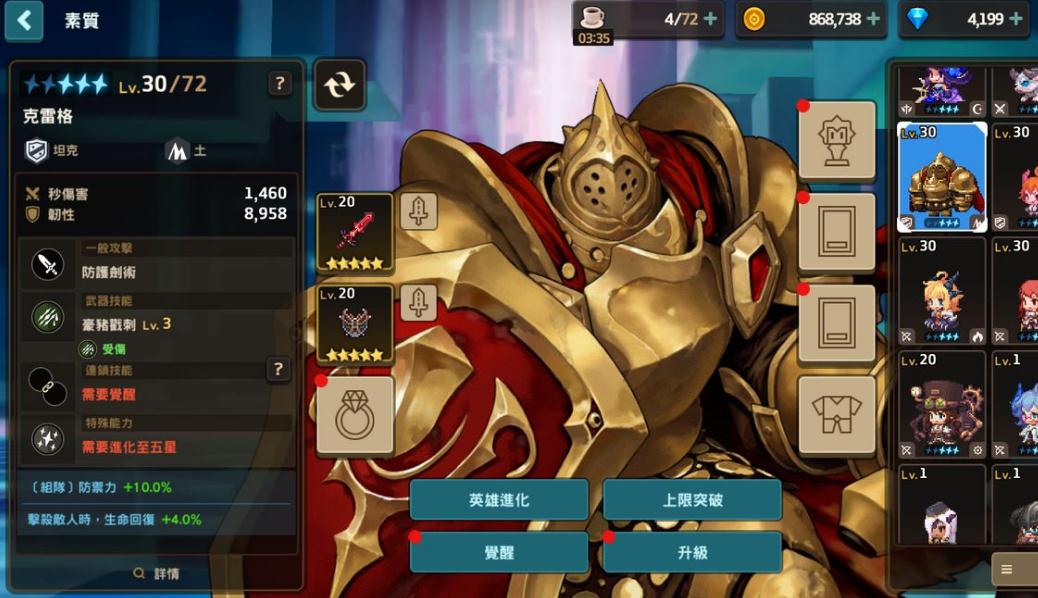The image size is (1038, 598).
Task: Go back with the top-left arrow button
Action: point(24,20)
